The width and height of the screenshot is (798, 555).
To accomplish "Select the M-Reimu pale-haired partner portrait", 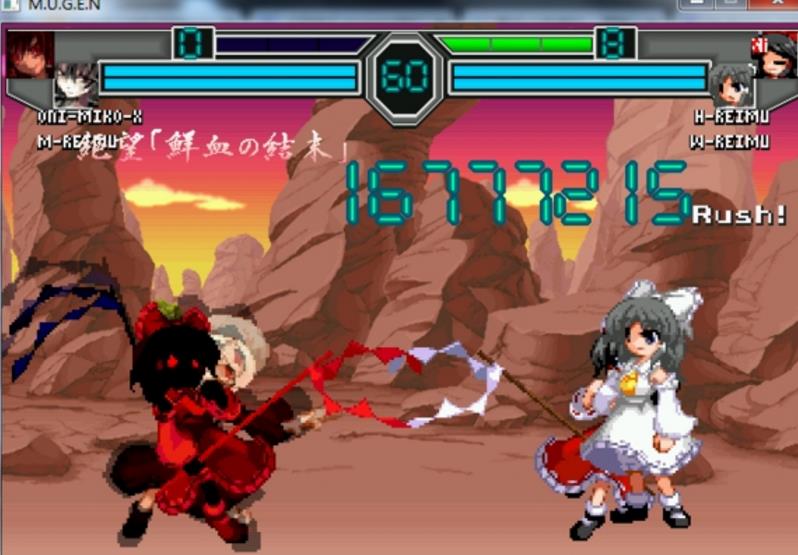I will (x=75, y=86).
